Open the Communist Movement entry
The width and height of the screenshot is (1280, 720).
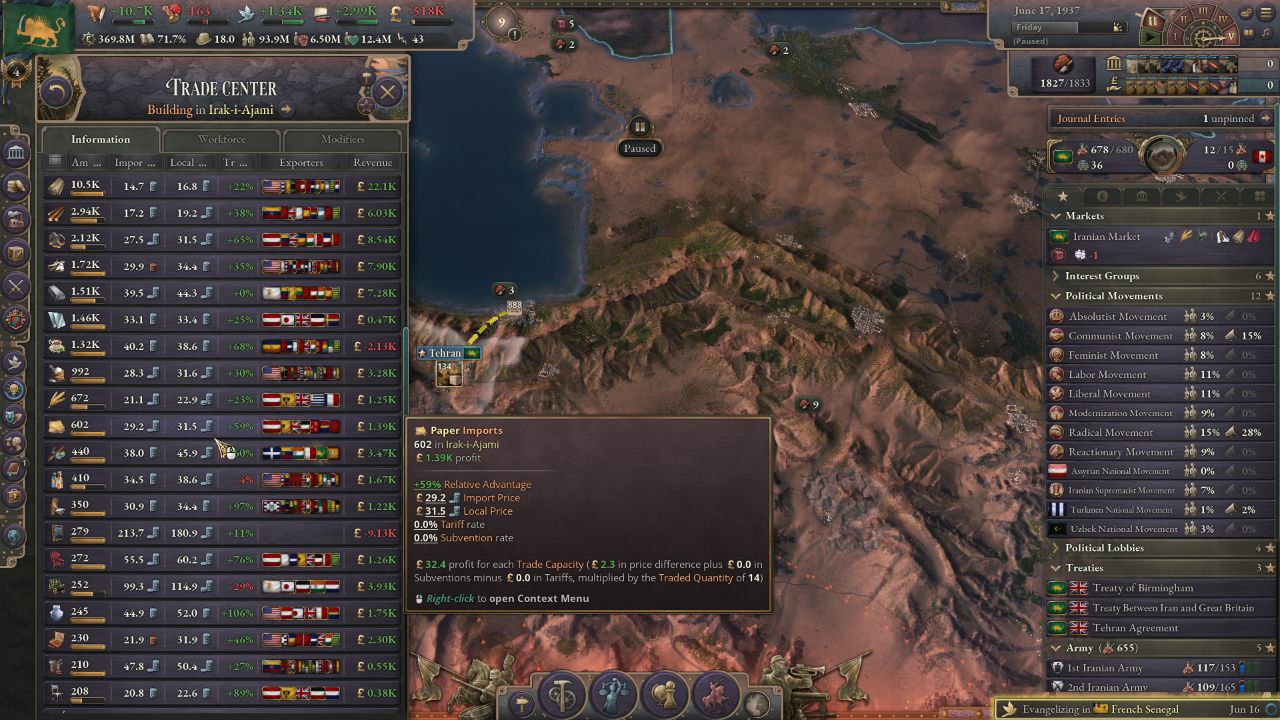pyautogui.click(x=1120, y=336)
